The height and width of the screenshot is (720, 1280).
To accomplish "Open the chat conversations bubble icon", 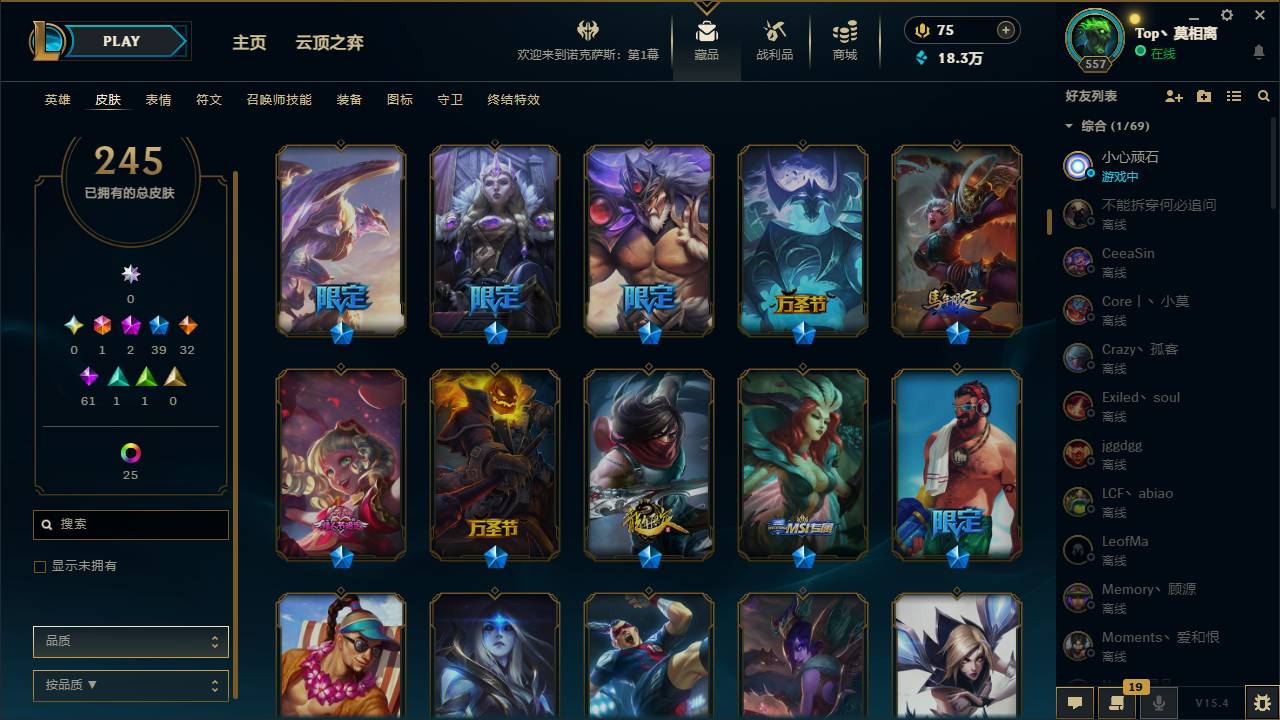I will (x=1074, y=703).
